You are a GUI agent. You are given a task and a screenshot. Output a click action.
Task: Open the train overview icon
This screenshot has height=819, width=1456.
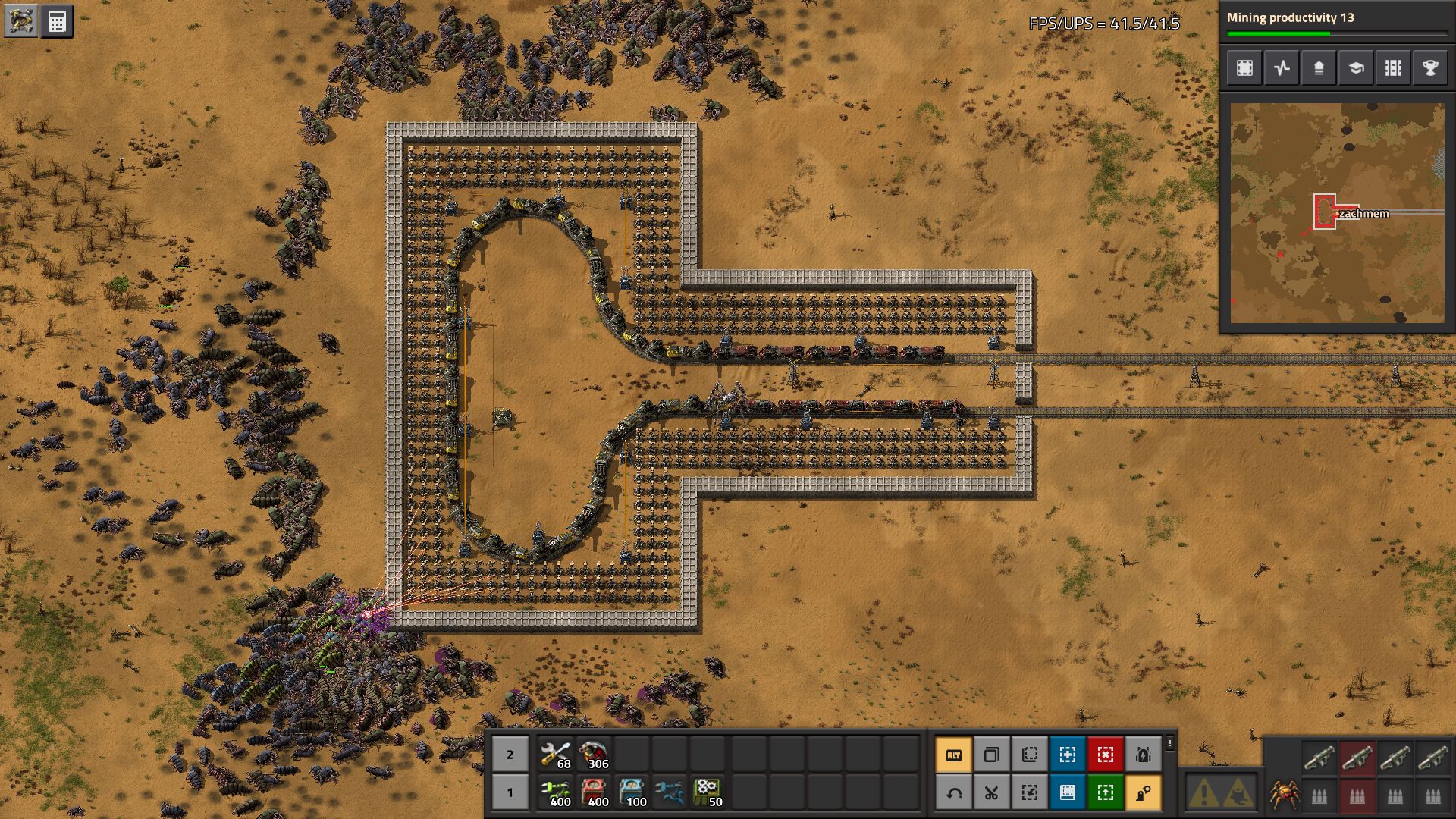[1393, 68]
